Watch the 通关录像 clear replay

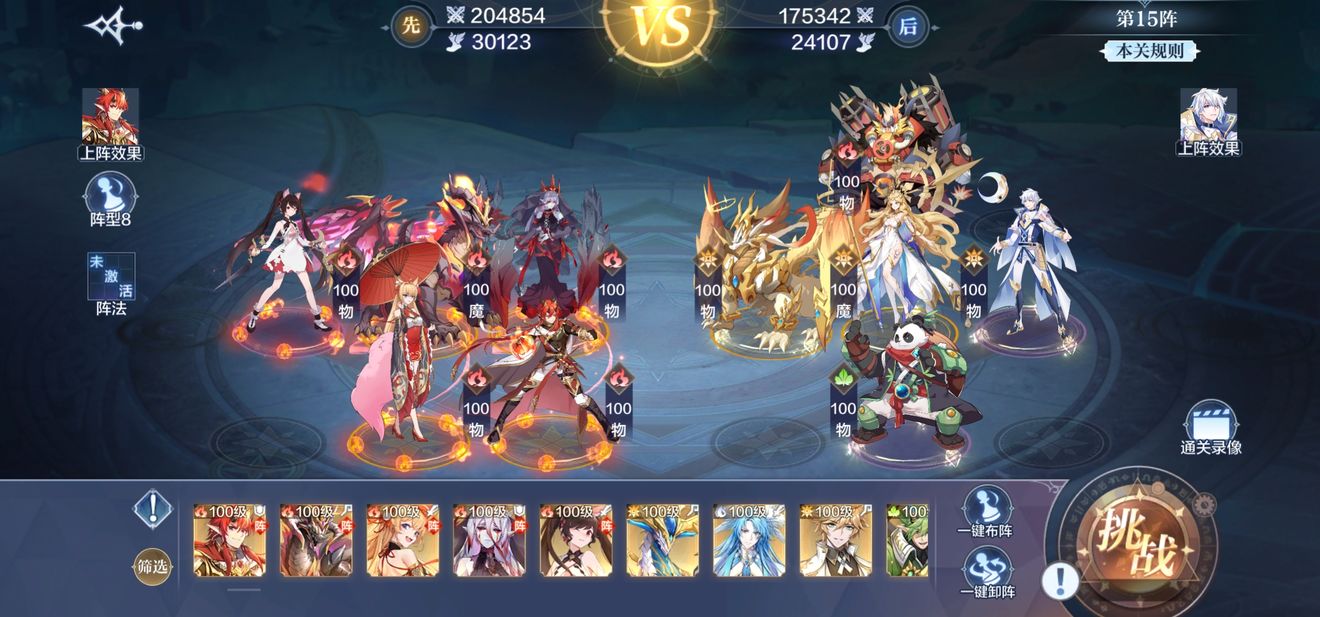[1210, 428]
